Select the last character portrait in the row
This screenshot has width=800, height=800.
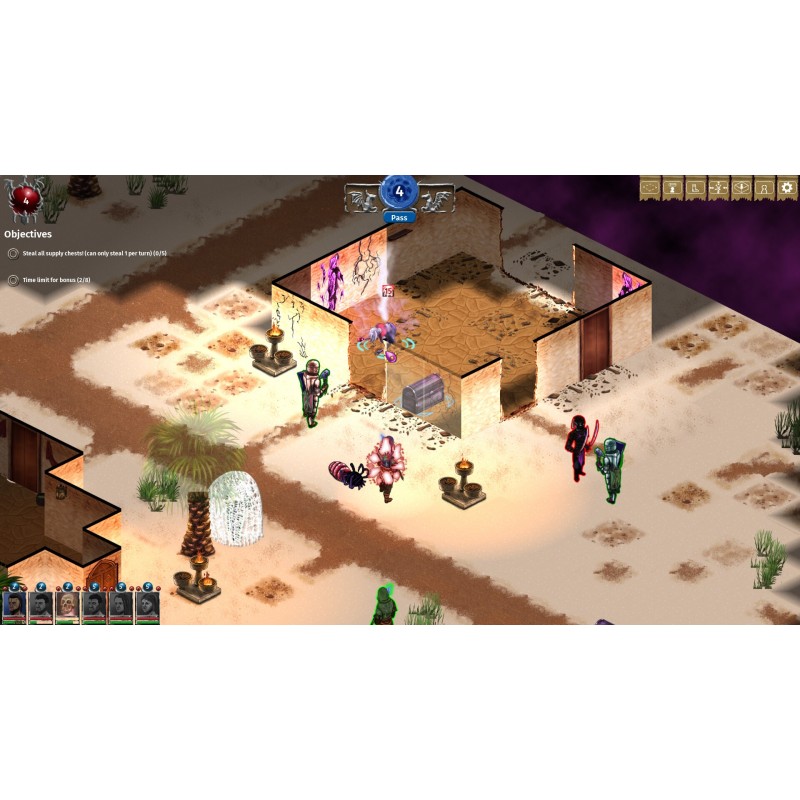147,606
